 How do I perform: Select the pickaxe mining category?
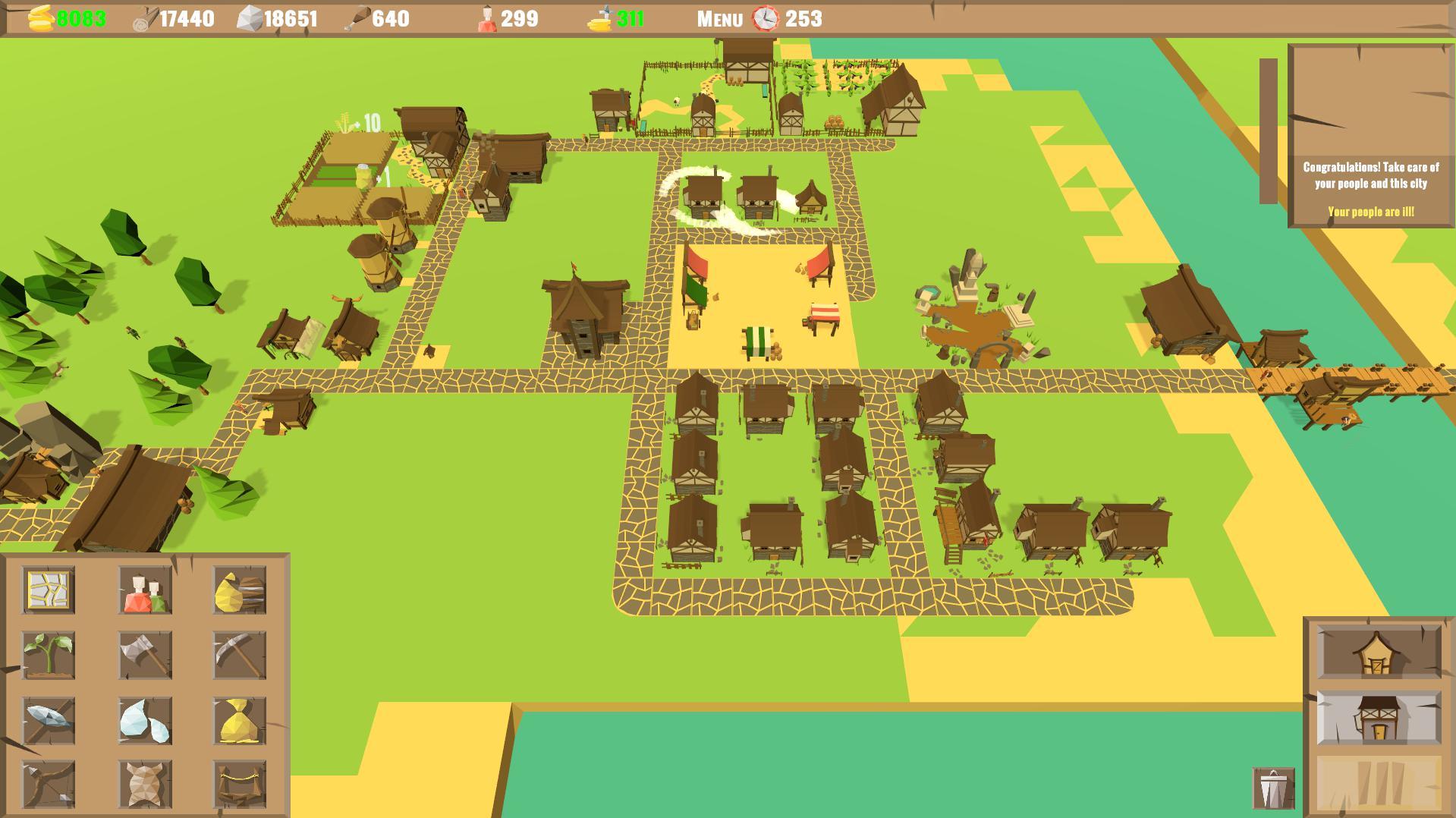coord(239,655)
